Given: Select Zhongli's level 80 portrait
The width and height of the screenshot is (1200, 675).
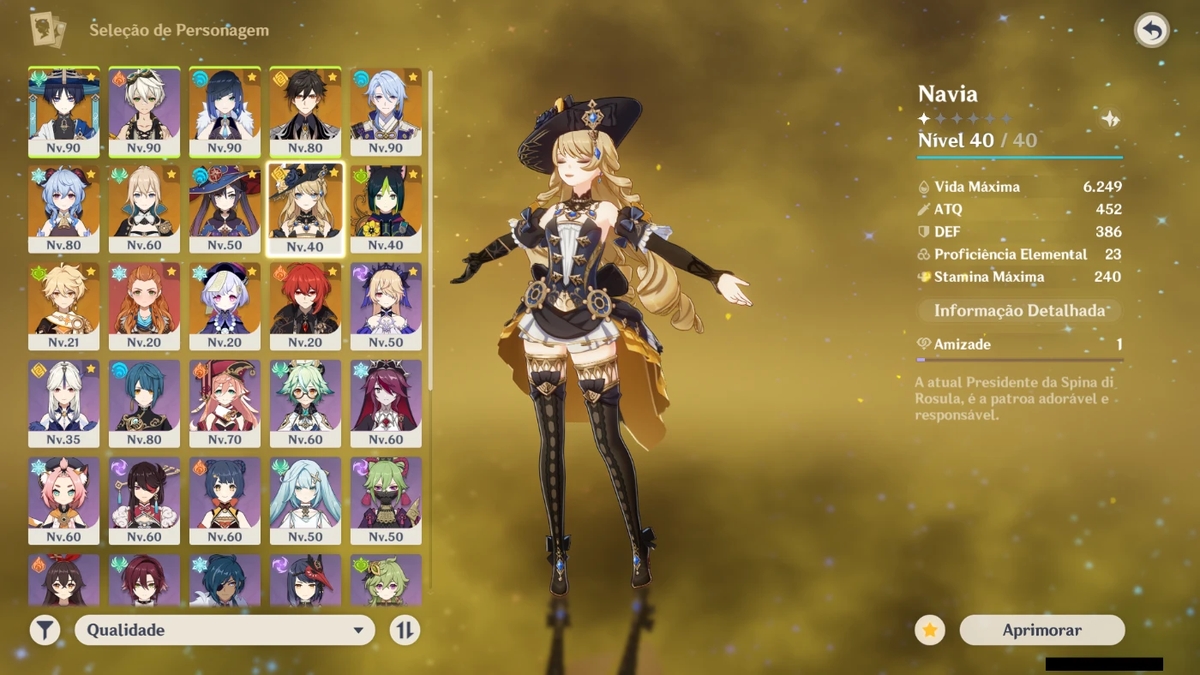Looking at the screenshot, I should point(305,111).
